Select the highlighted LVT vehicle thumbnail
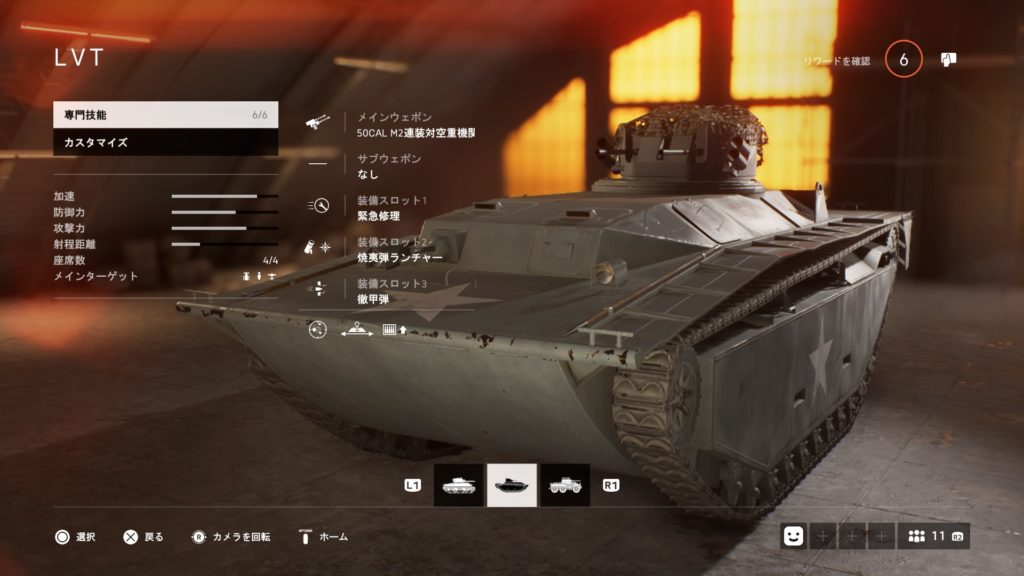This screenshot has height=576, width=1024. point(512,485)
